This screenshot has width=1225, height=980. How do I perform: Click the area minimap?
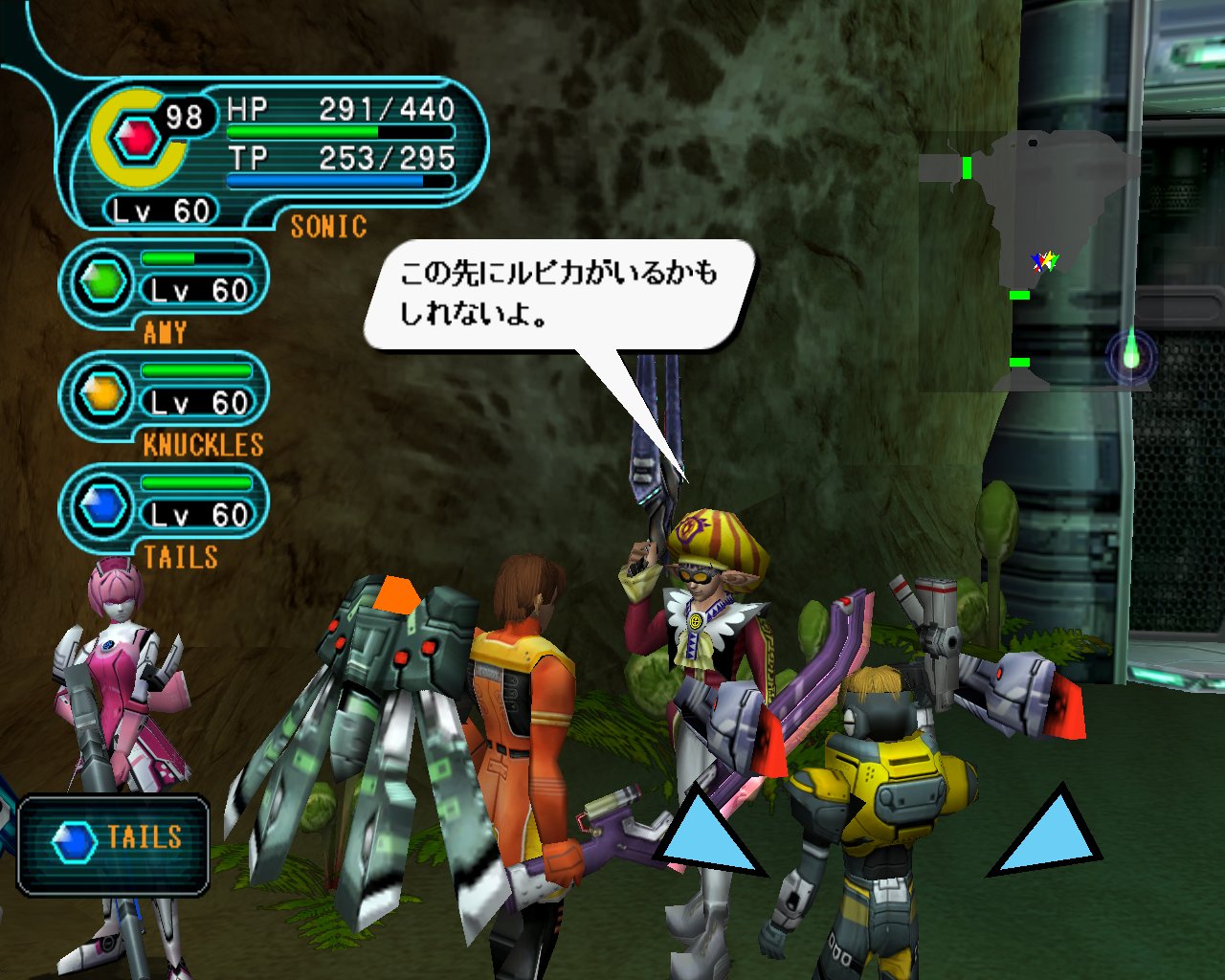pyautogui.click(x=1029, y=260)
